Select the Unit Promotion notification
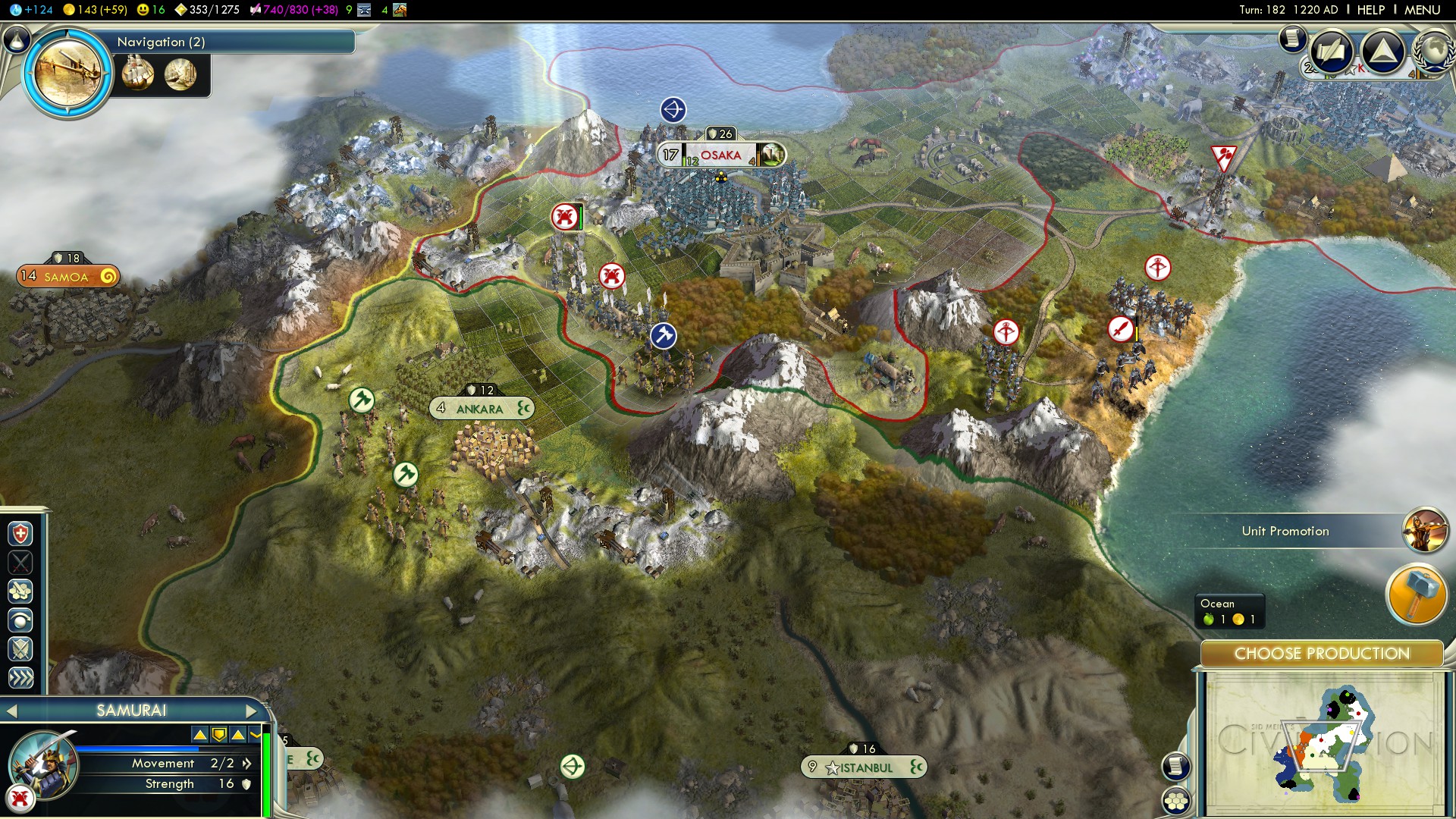 click(x=1285, y=531)
